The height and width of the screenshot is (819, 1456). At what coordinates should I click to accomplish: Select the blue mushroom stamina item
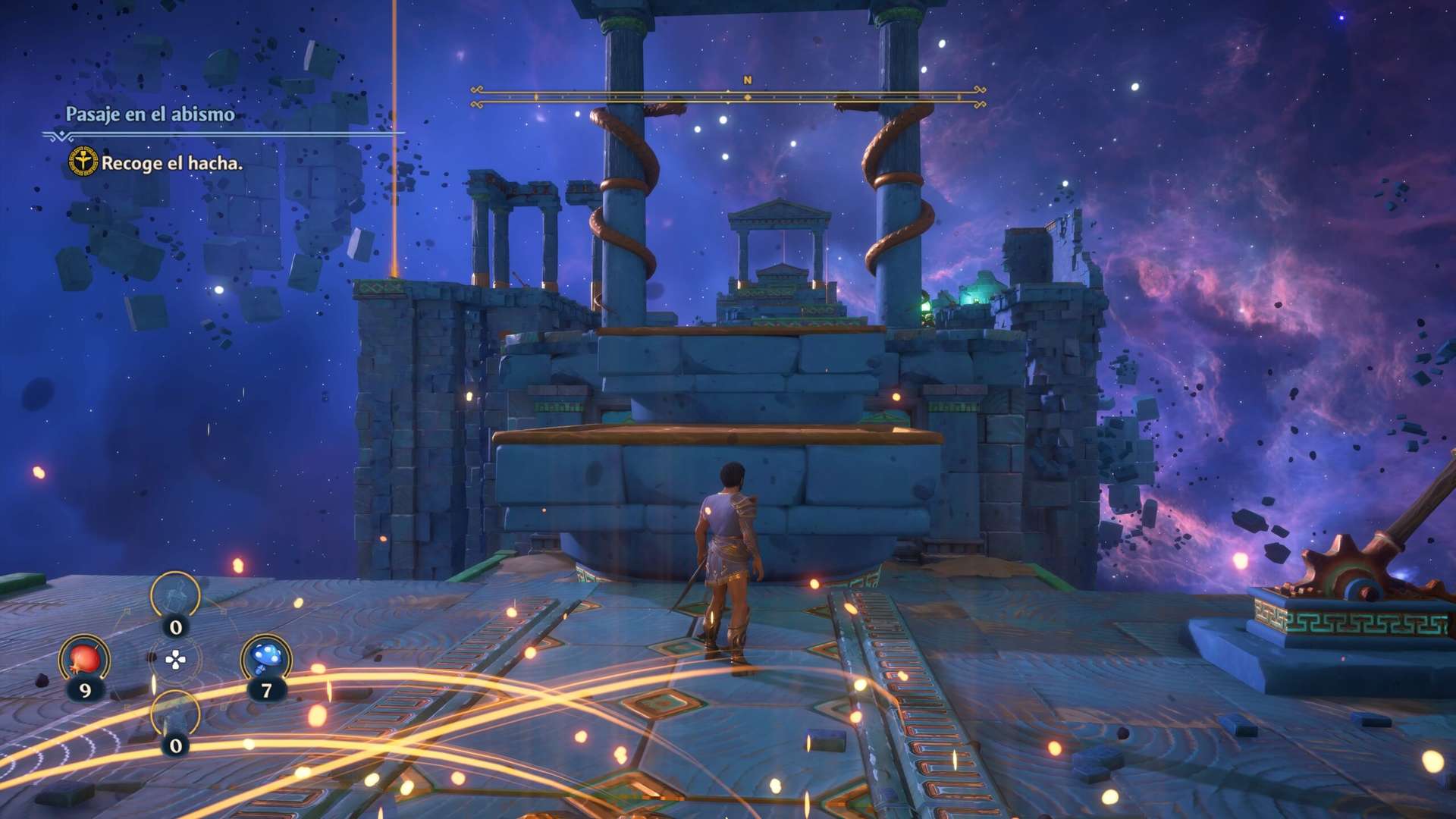click(265, 658)
